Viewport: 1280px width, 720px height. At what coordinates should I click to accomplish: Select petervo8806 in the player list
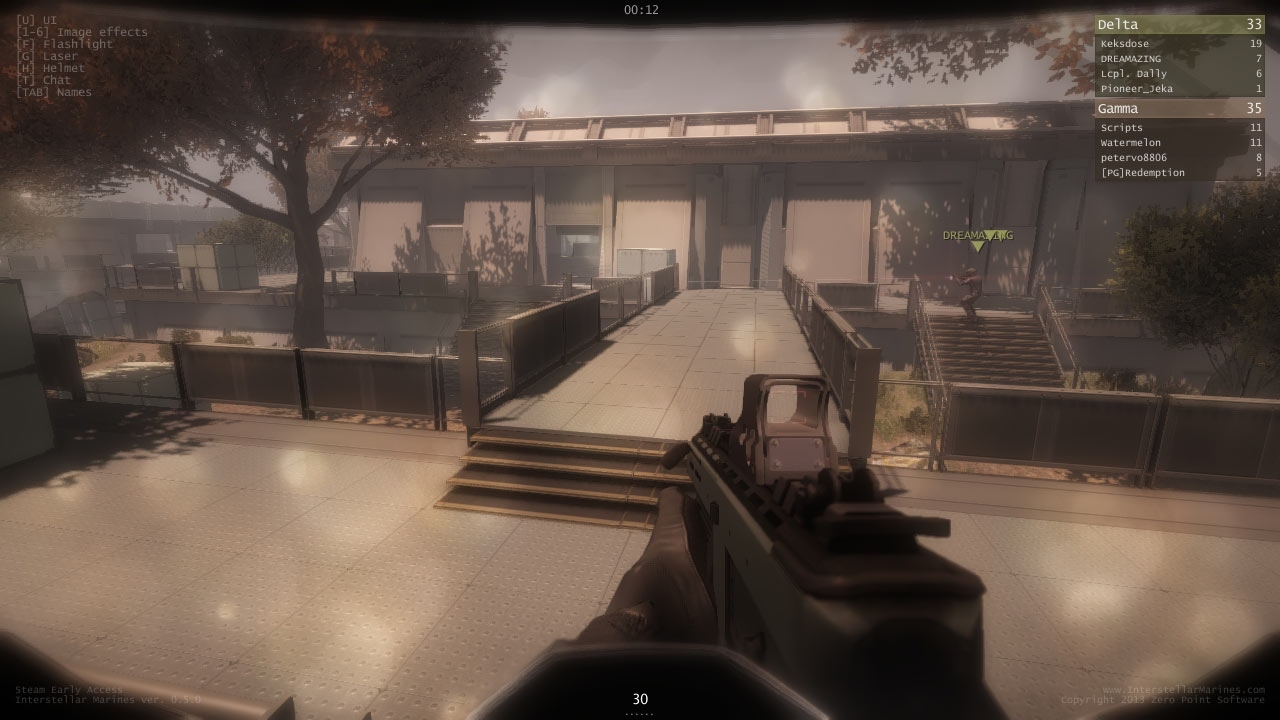(1179, 158)
